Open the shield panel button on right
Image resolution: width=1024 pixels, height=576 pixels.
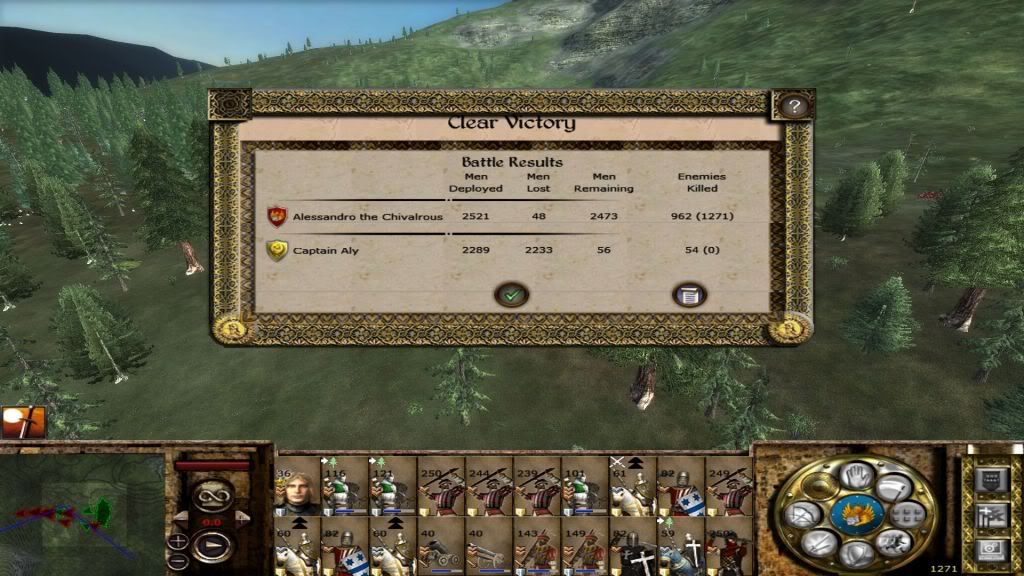tap(991, 481)
